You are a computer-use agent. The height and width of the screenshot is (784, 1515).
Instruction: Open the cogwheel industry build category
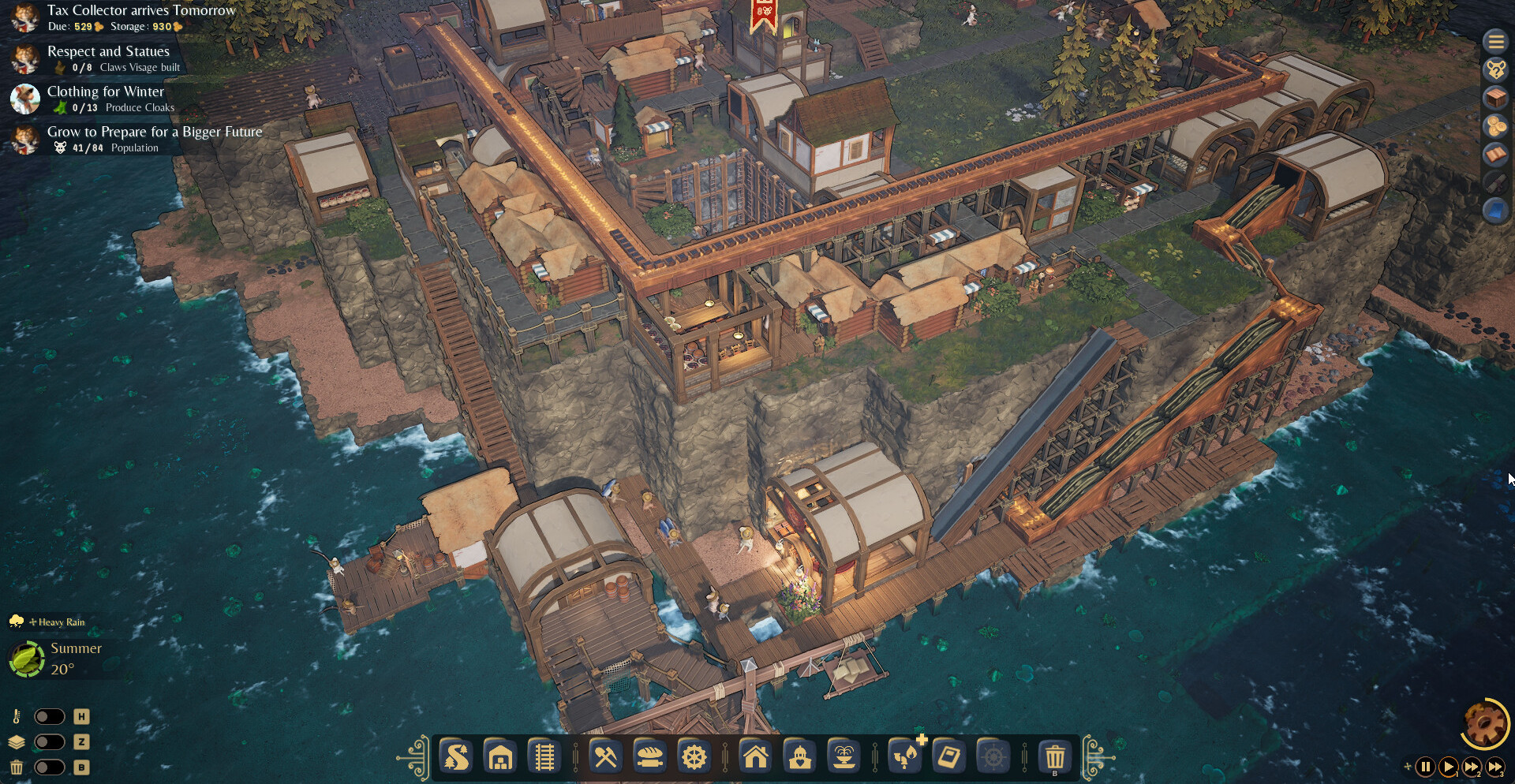(694, 758)
